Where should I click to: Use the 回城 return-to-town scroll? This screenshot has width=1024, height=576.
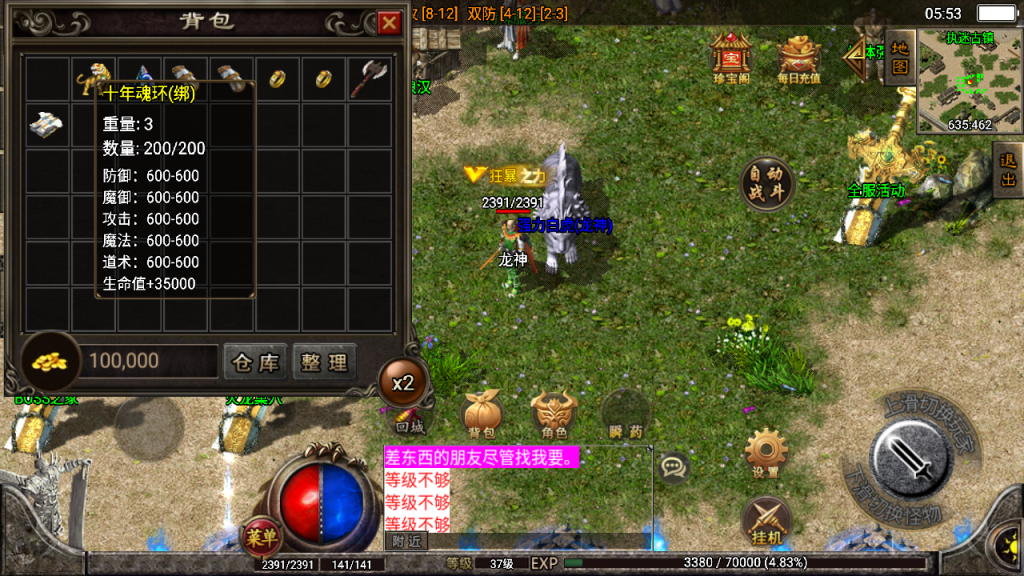[x=409, y=417]
